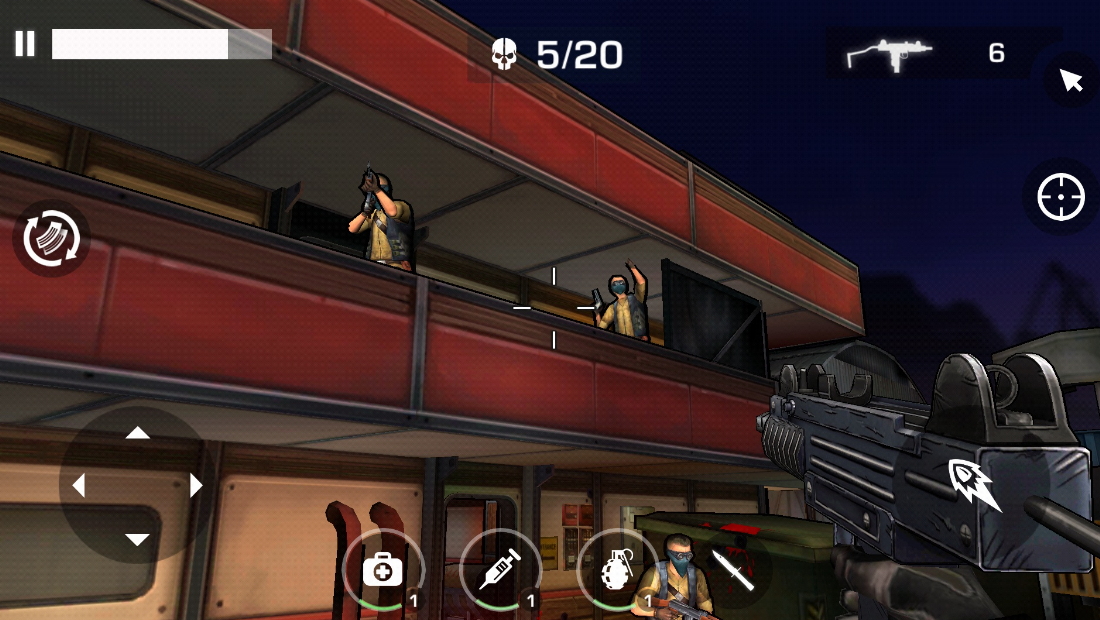Toggle the cursor arrow button

pyautogui.click(x=1071, y=80)
